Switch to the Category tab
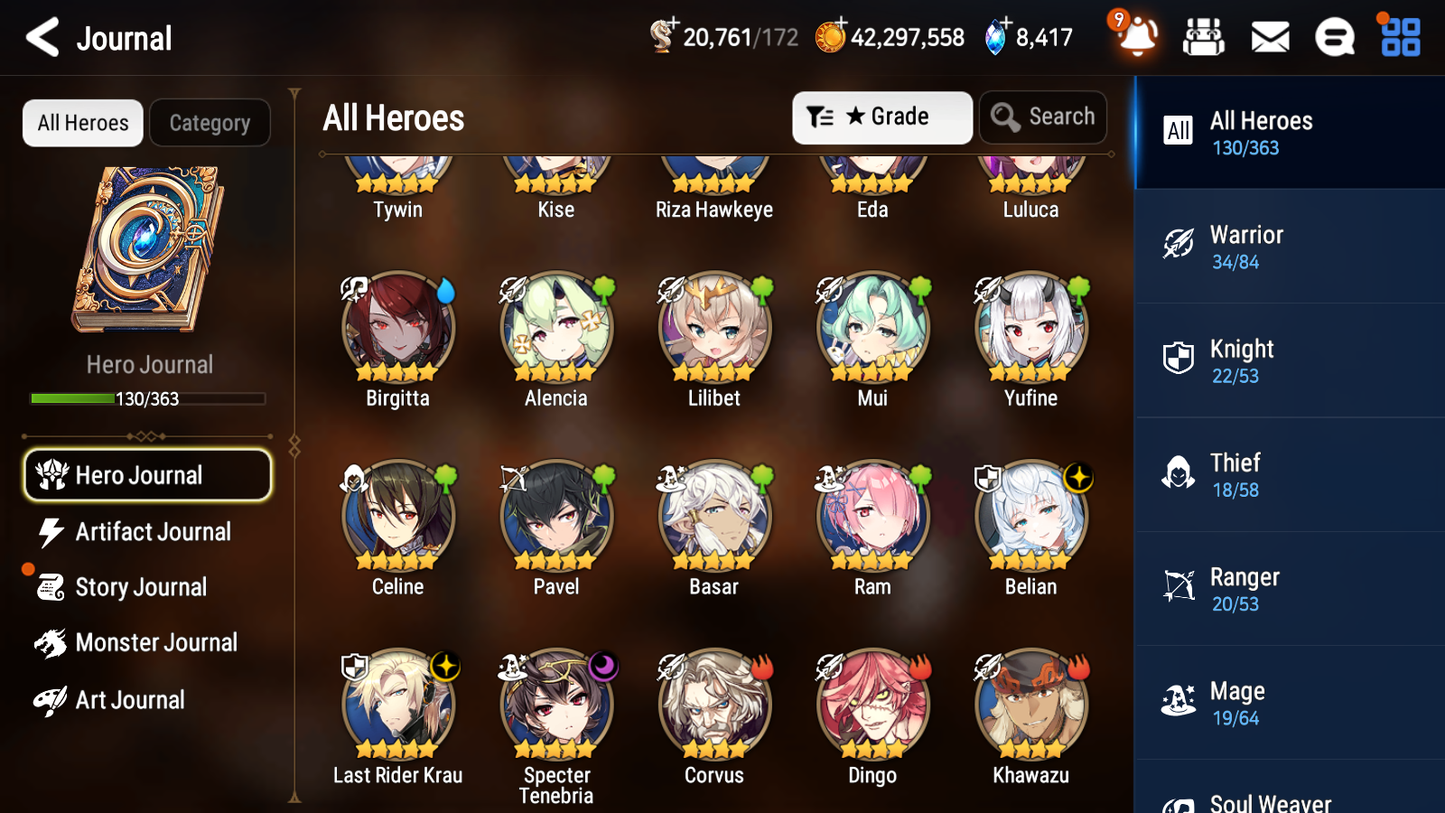 [210, 122]
